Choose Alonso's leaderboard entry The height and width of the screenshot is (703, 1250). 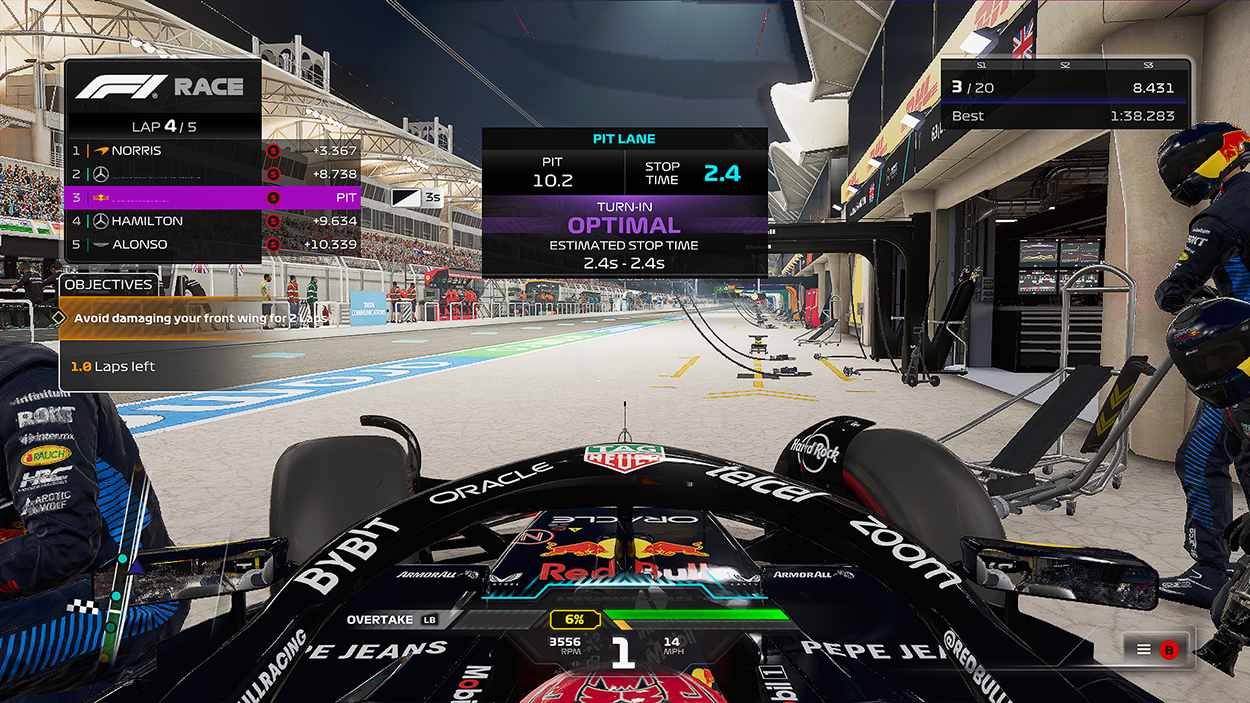pyautogui.click(x=160, y=244)
